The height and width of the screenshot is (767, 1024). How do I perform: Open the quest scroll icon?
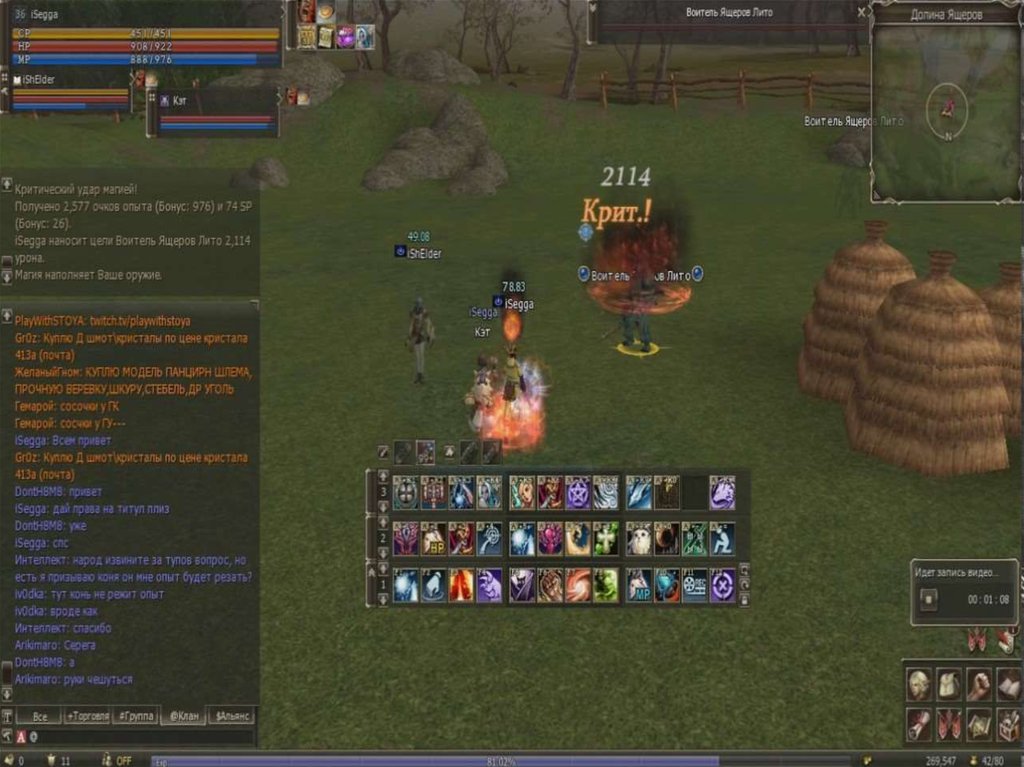[919, 722]
